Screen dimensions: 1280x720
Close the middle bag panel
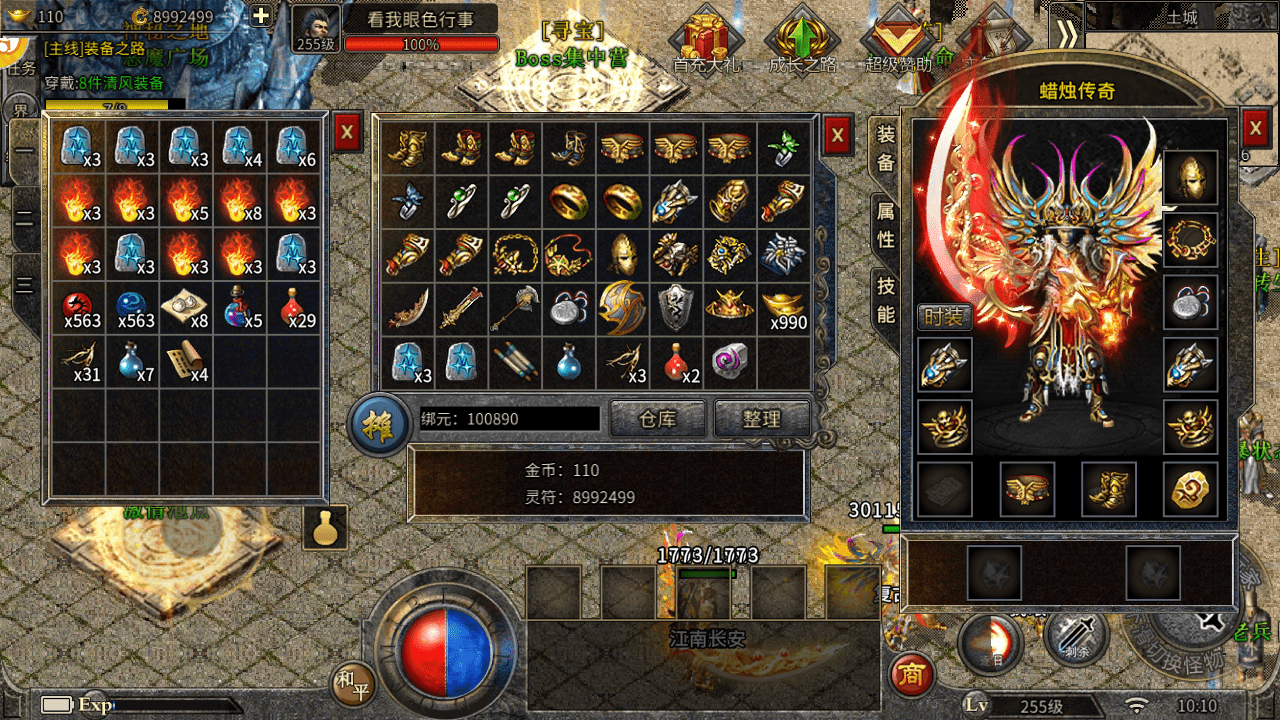point(838,133)
